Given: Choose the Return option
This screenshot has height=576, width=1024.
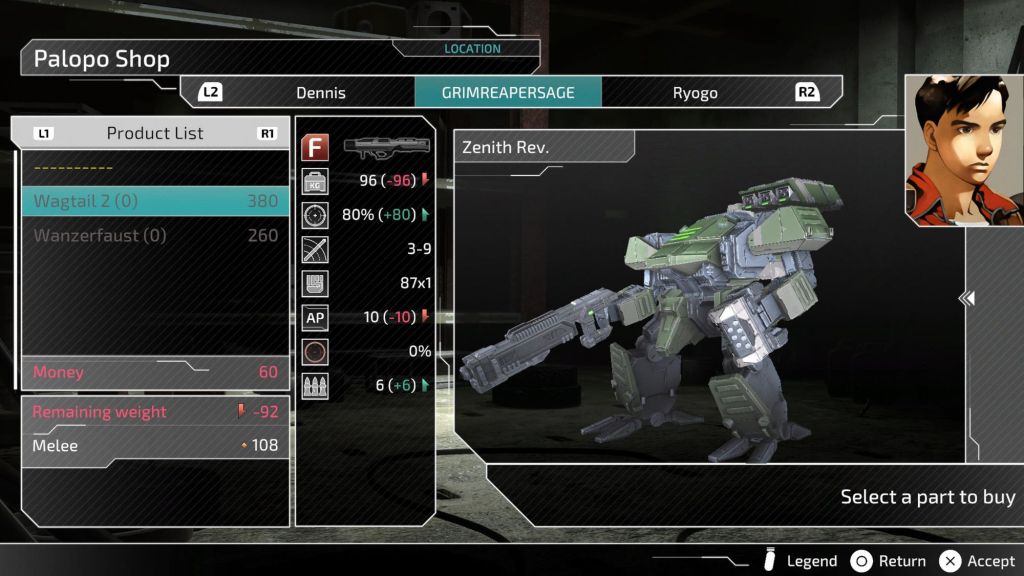Looking at the screenshot, I should click(x=889, y=561).
